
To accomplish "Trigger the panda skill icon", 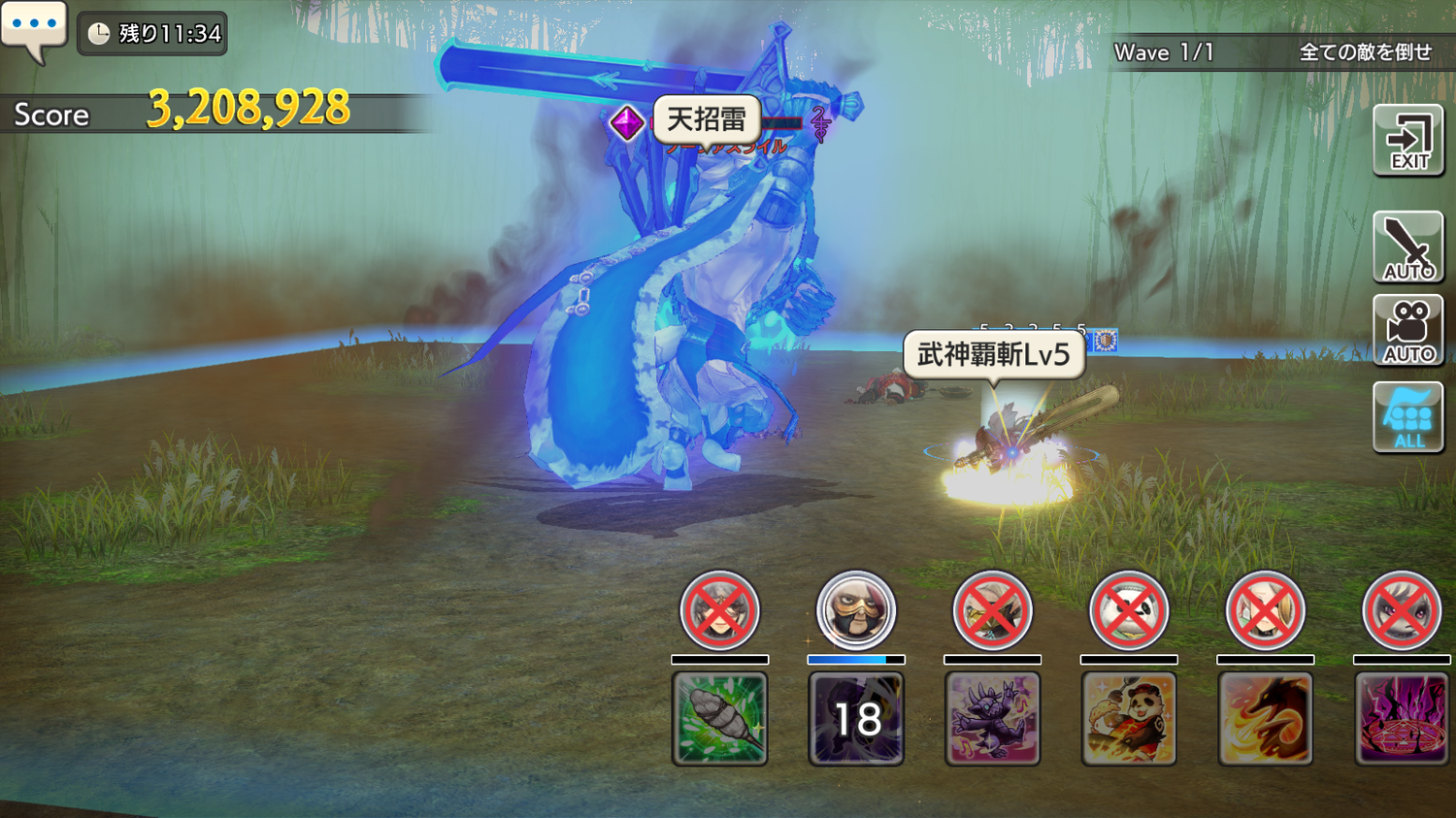I will [x=1129, y=718].
